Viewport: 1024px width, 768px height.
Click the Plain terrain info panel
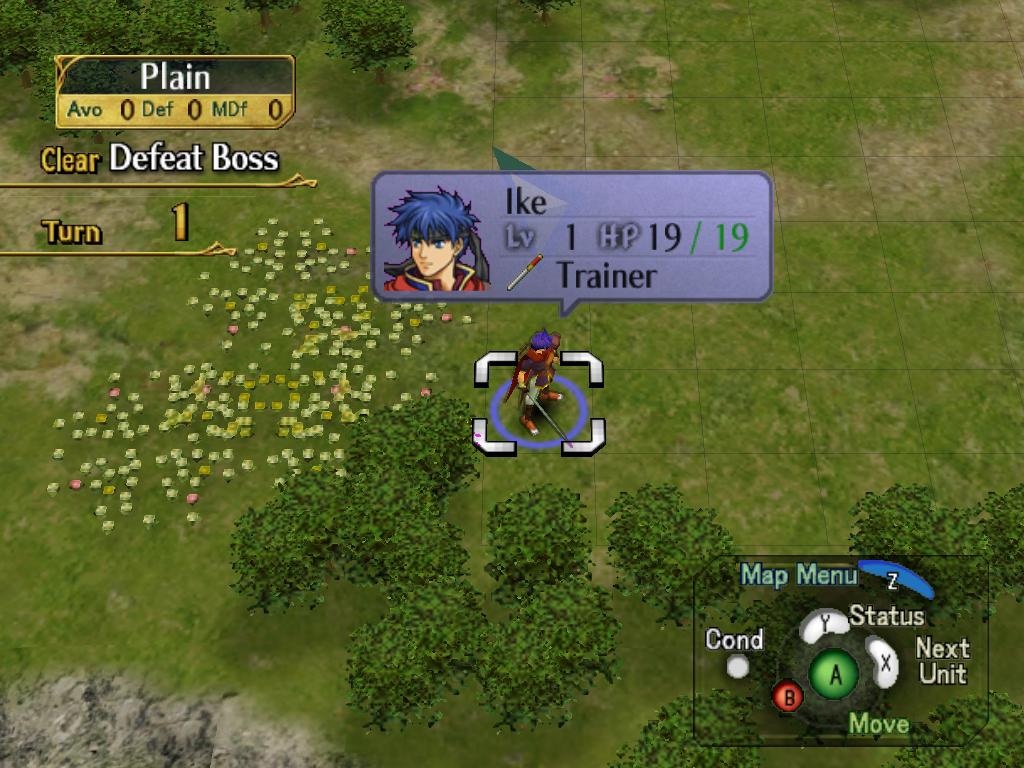(175, 92)
